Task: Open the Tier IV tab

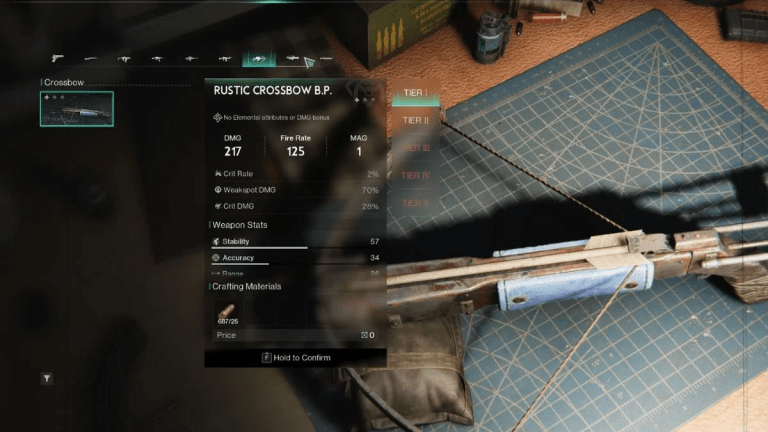Action: (414, 176)
